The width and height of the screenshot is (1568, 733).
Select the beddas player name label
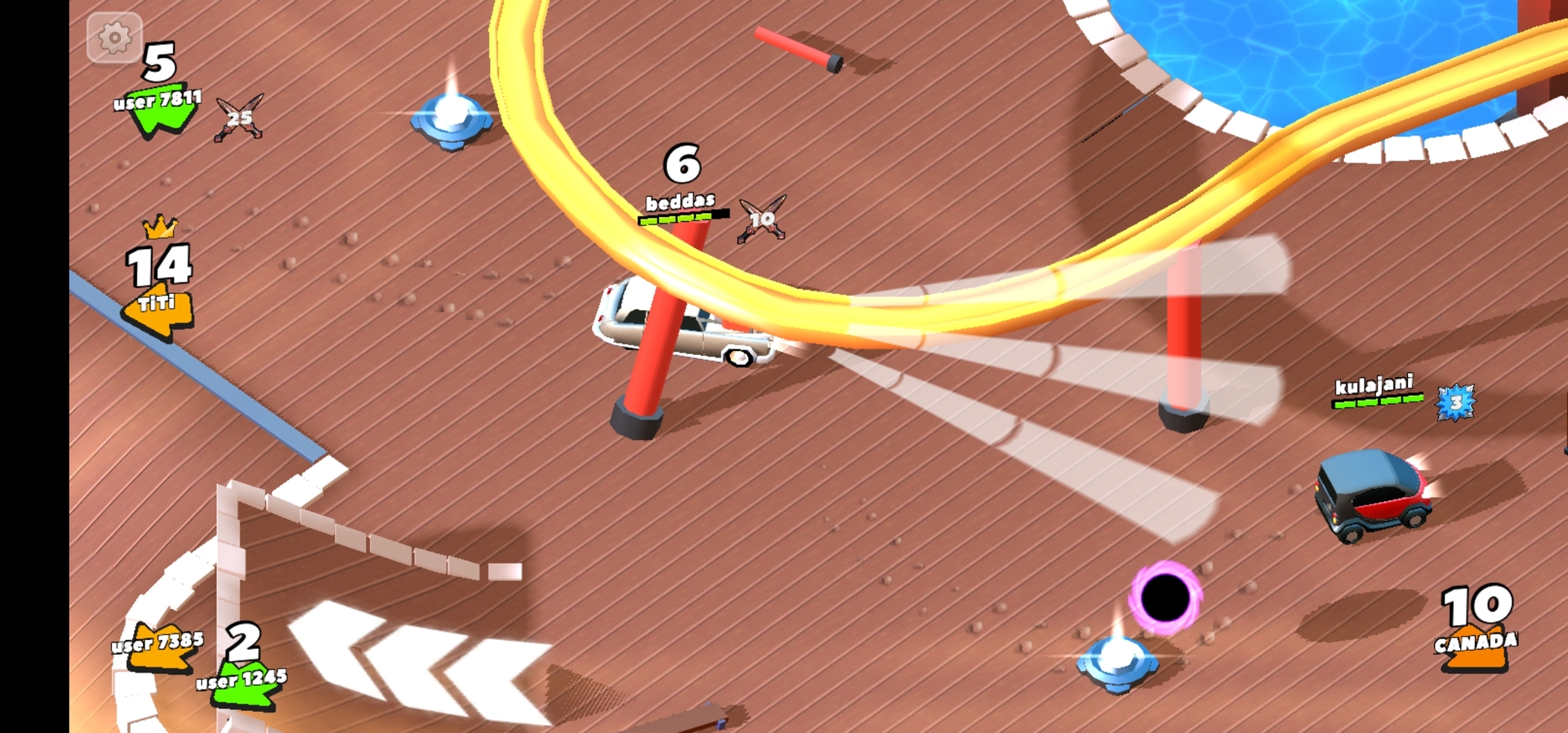point(679,201)
